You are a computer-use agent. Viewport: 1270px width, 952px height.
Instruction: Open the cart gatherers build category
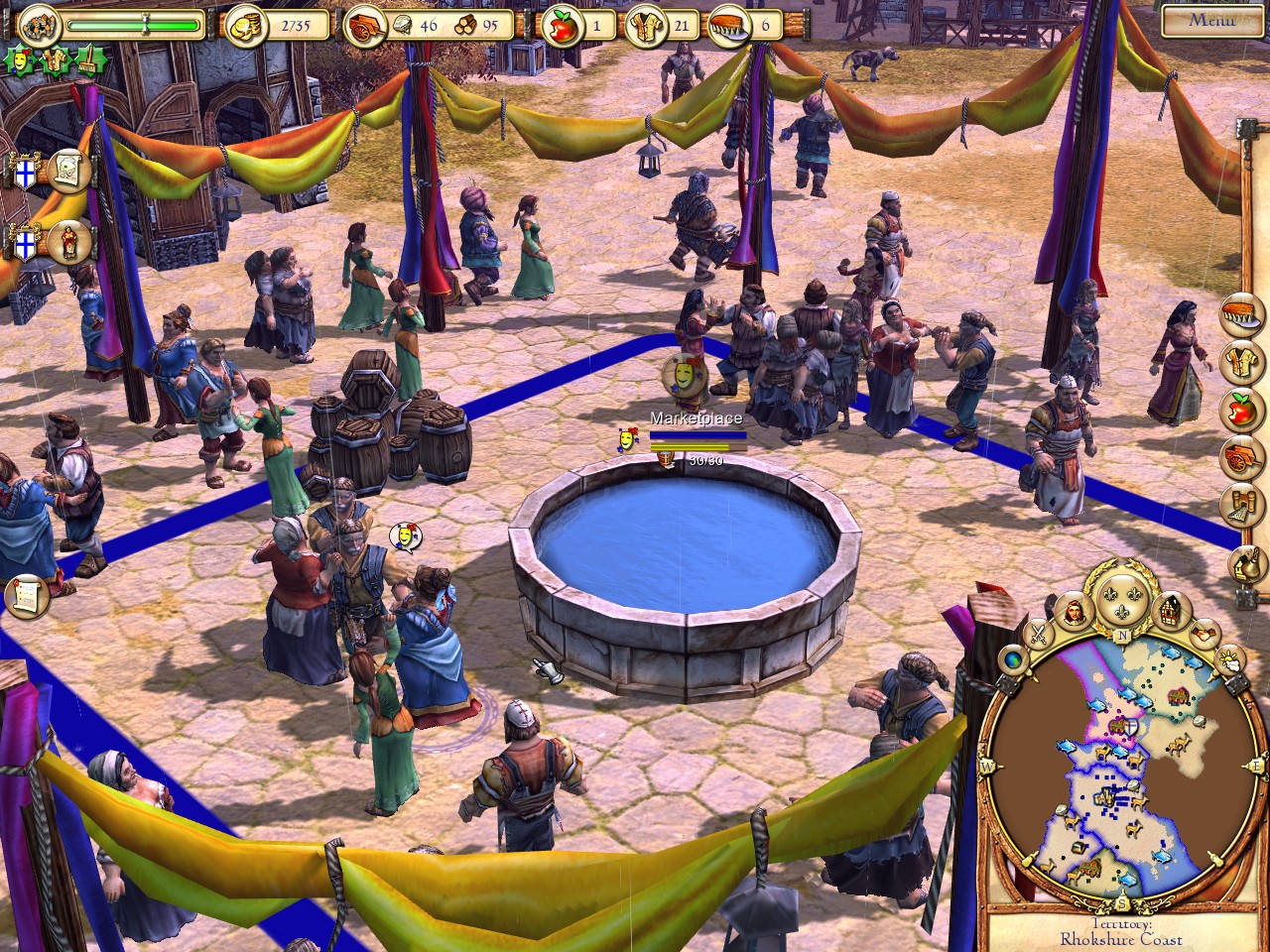click(x=1243, y=455)
